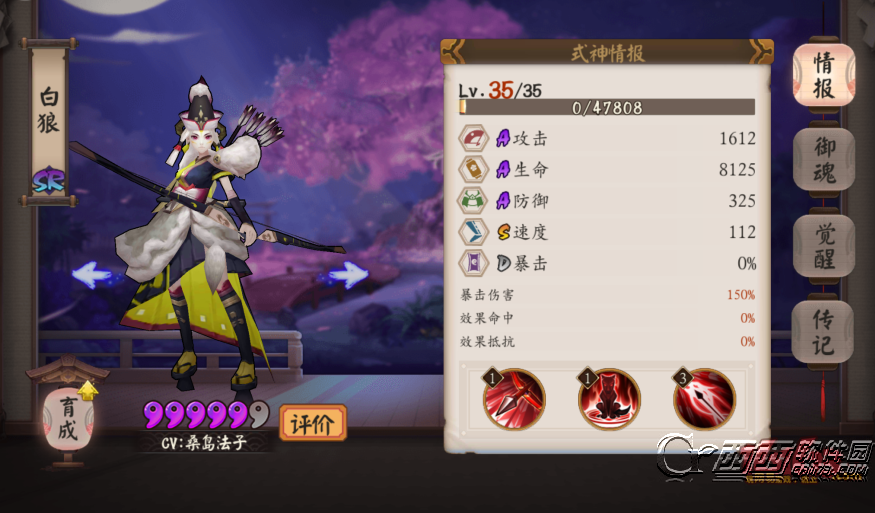Select the 觉醒 awakening tab

pyautogui.click(x=823, y=246)
